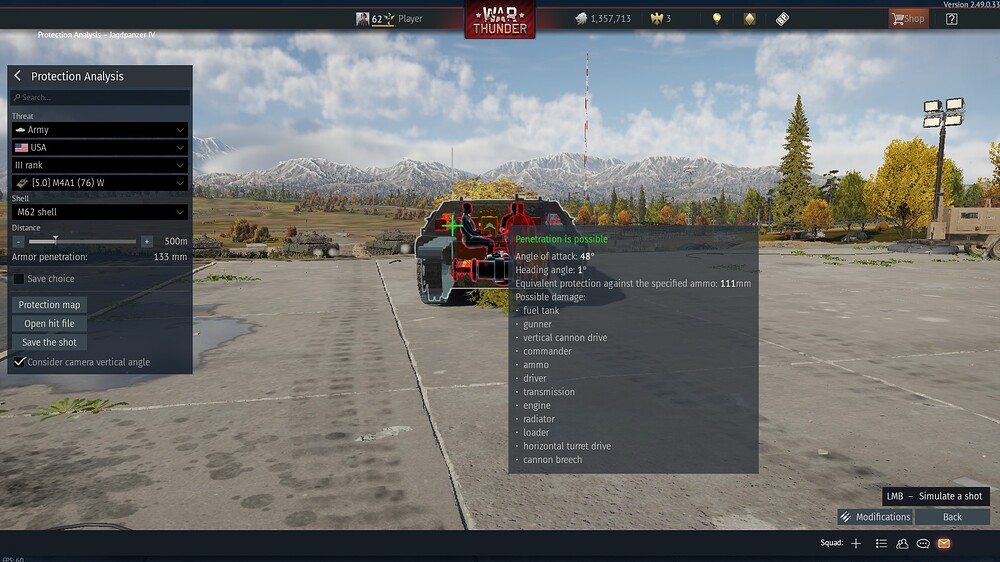Open the M62 shell dropdown
This screenshot has width=1000, height=562.
[x=99, y=212]
